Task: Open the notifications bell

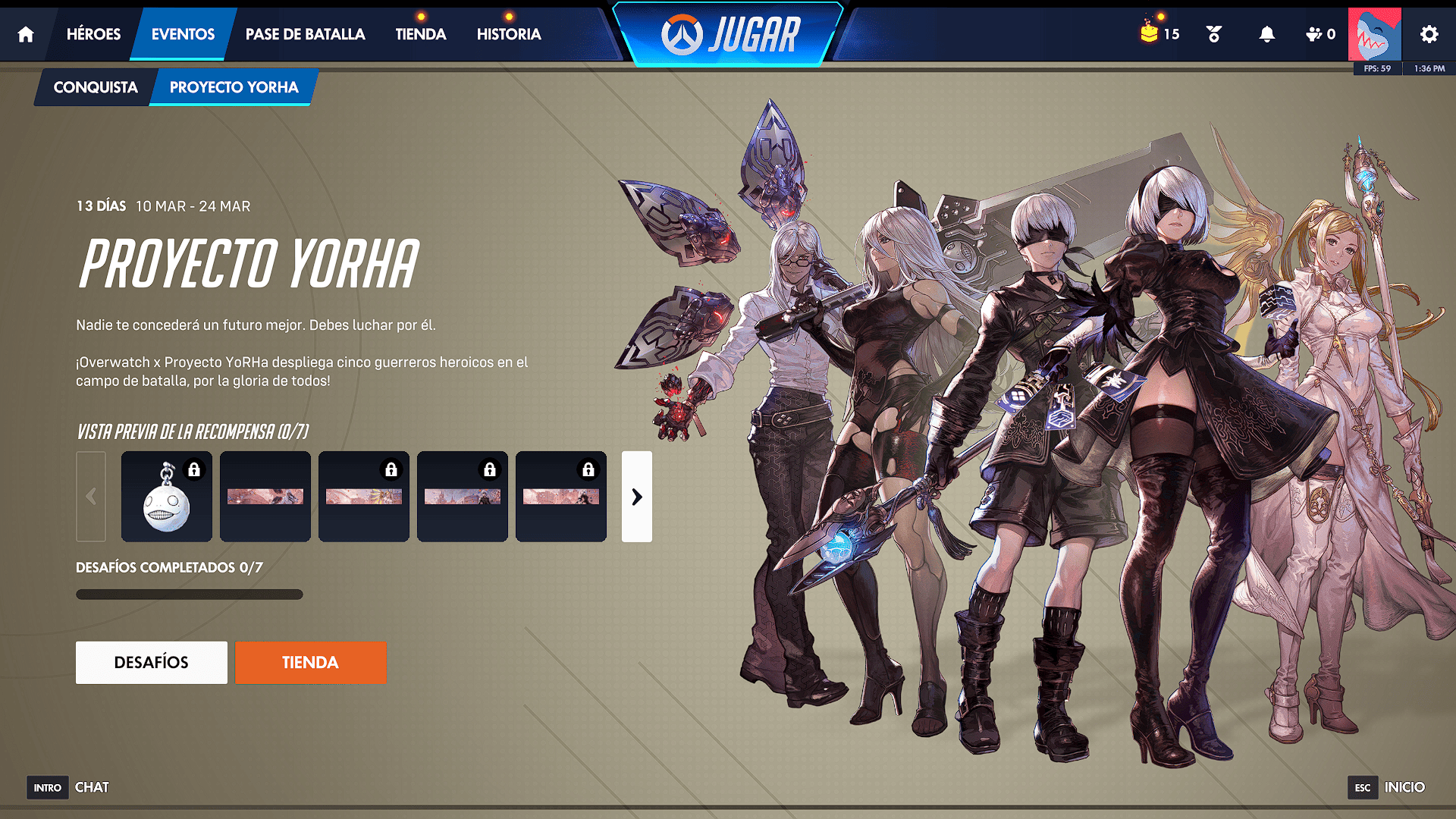Action: coord(1266,34)
